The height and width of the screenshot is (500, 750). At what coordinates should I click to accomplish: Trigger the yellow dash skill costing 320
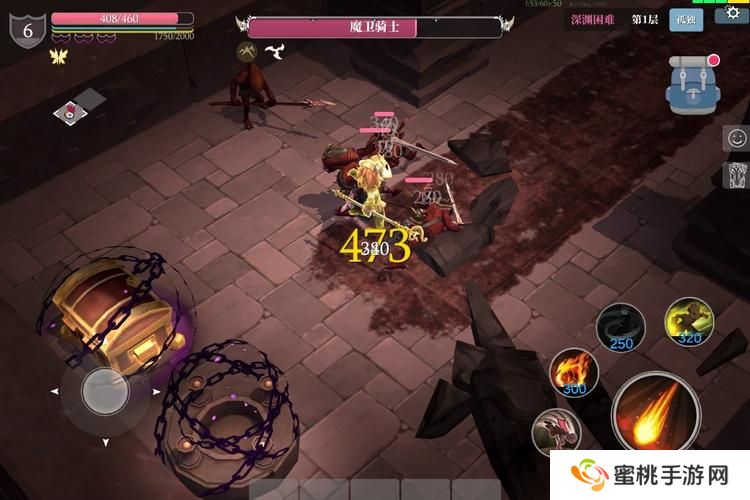[689, 322]
